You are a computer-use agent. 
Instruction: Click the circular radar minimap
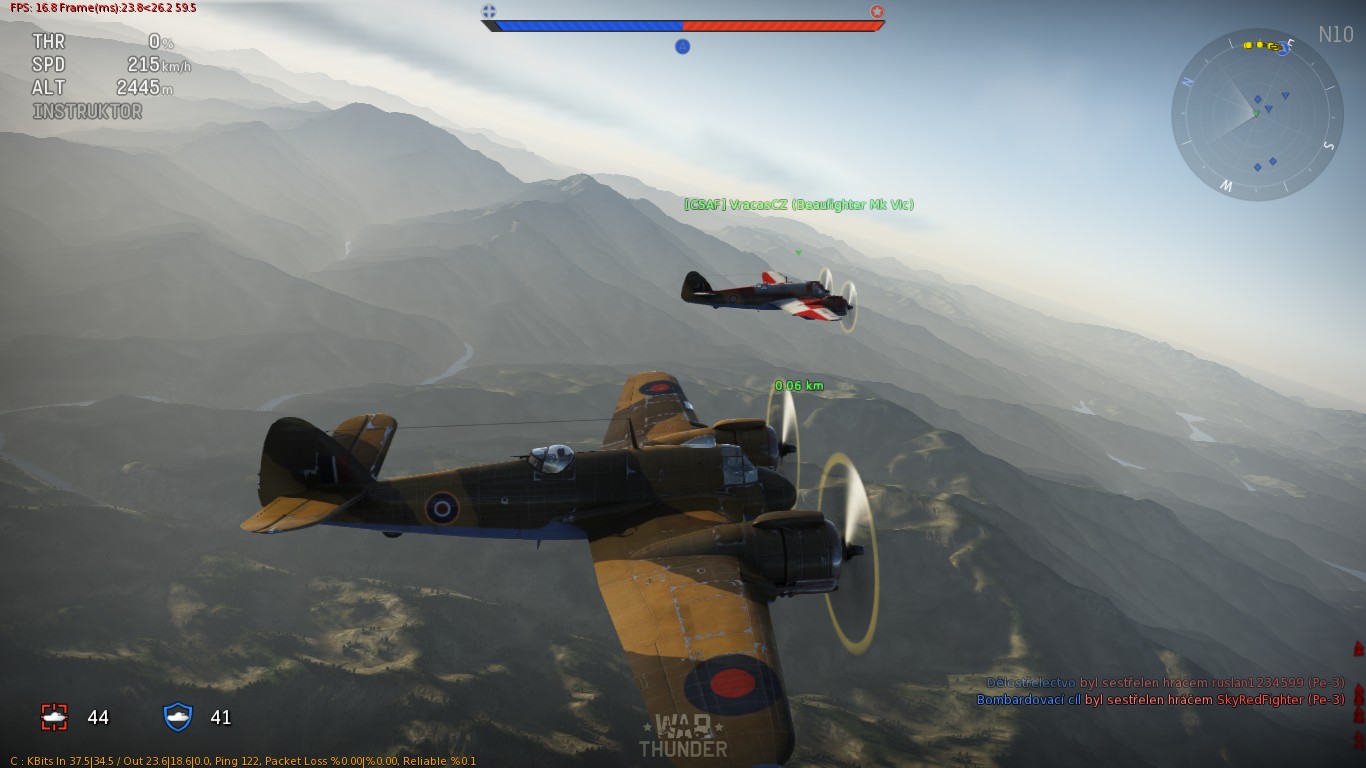(1257, 114)
